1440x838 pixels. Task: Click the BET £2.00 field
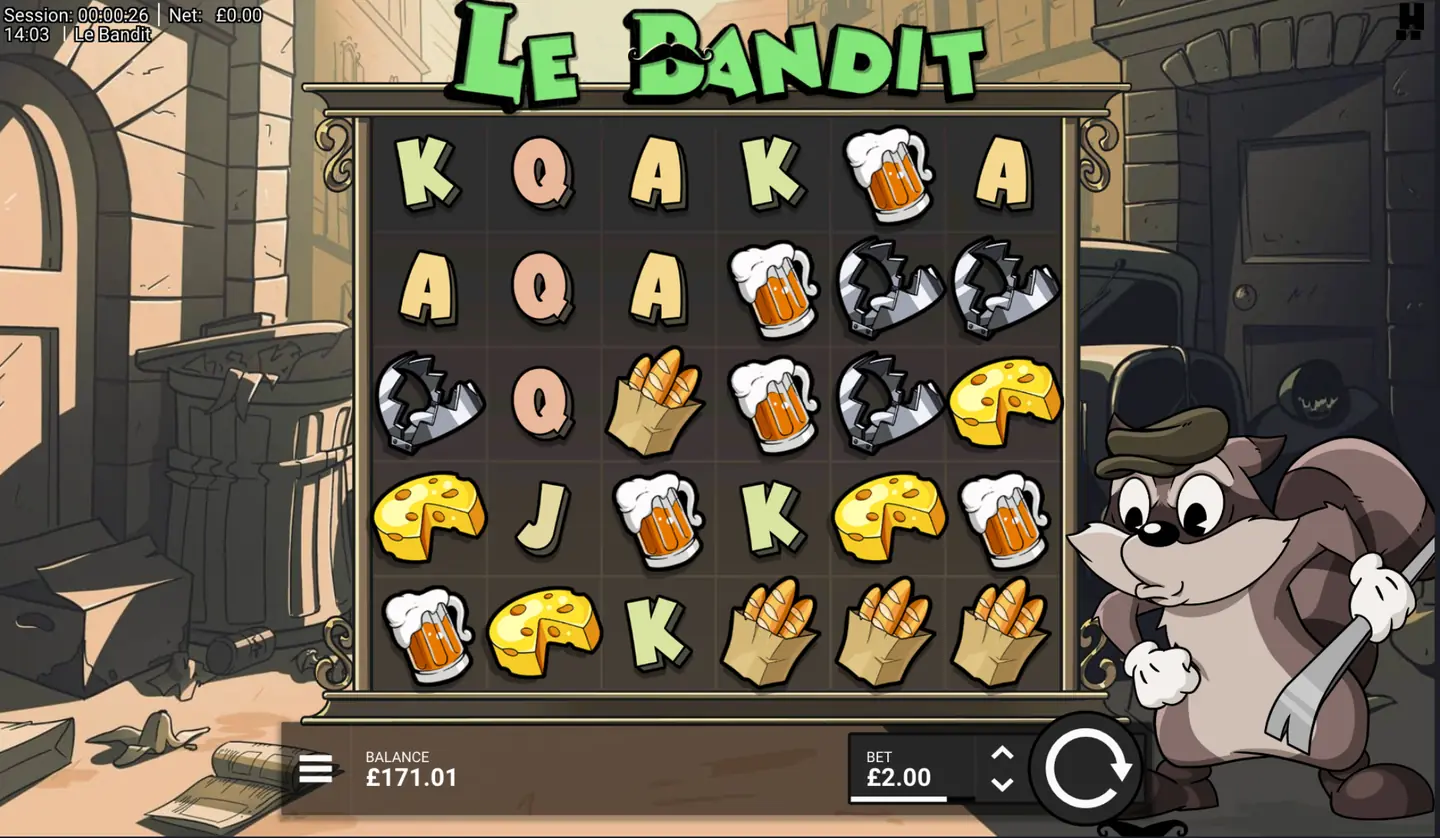point(900,768)
